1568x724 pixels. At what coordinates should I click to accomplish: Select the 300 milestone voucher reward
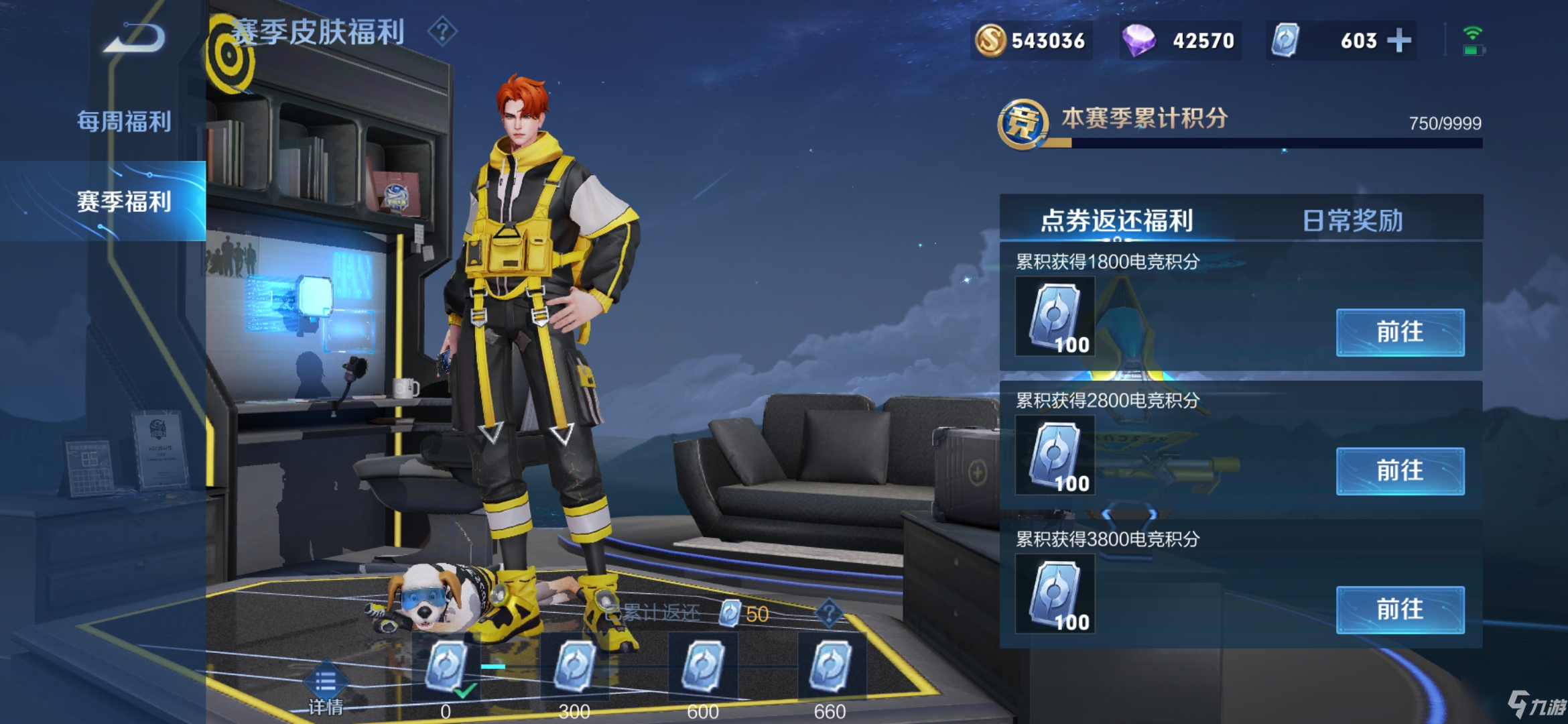[x=574, y=667]
